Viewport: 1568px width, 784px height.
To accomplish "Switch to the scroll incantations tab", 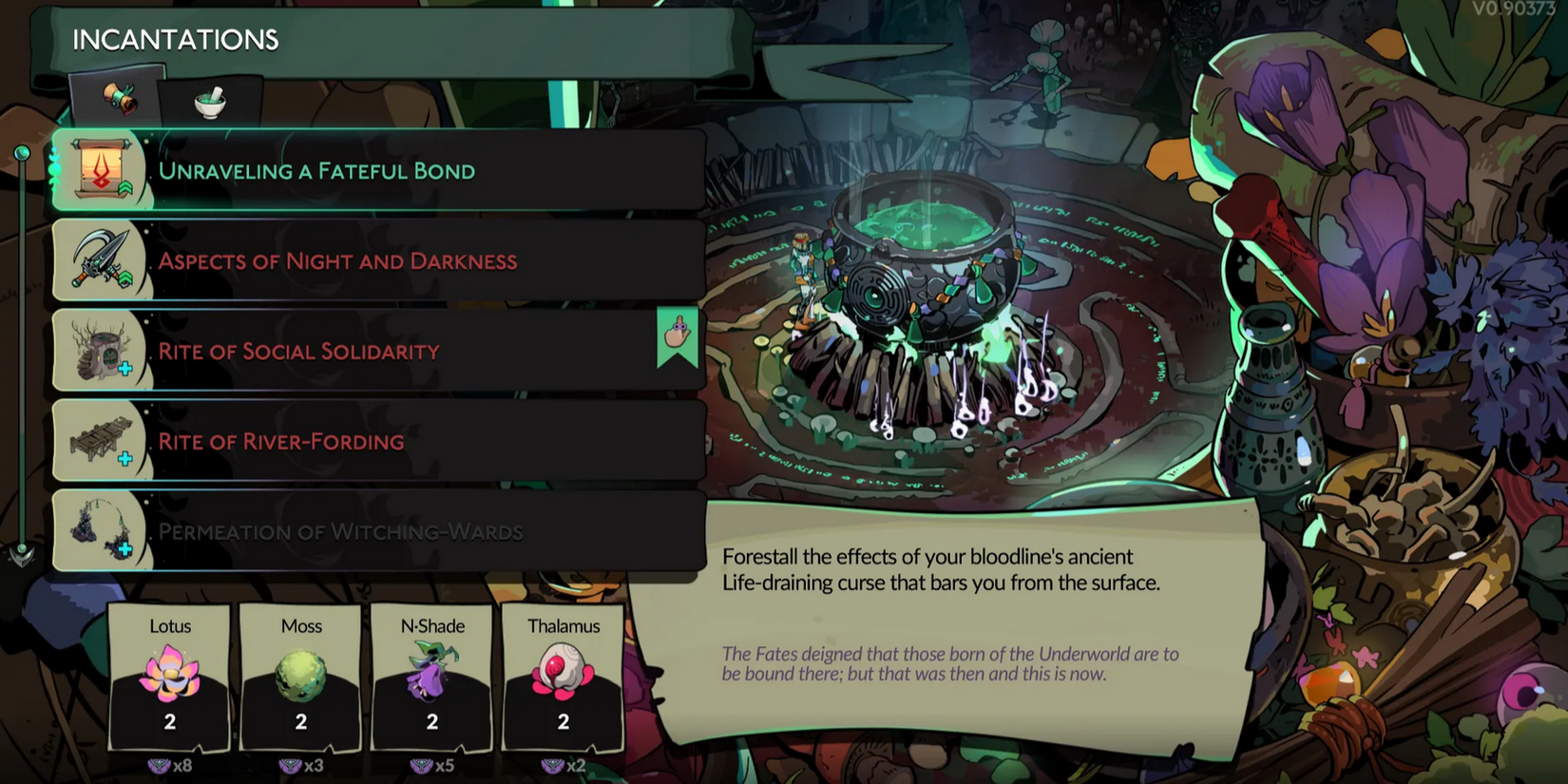I will click(120, 99).
